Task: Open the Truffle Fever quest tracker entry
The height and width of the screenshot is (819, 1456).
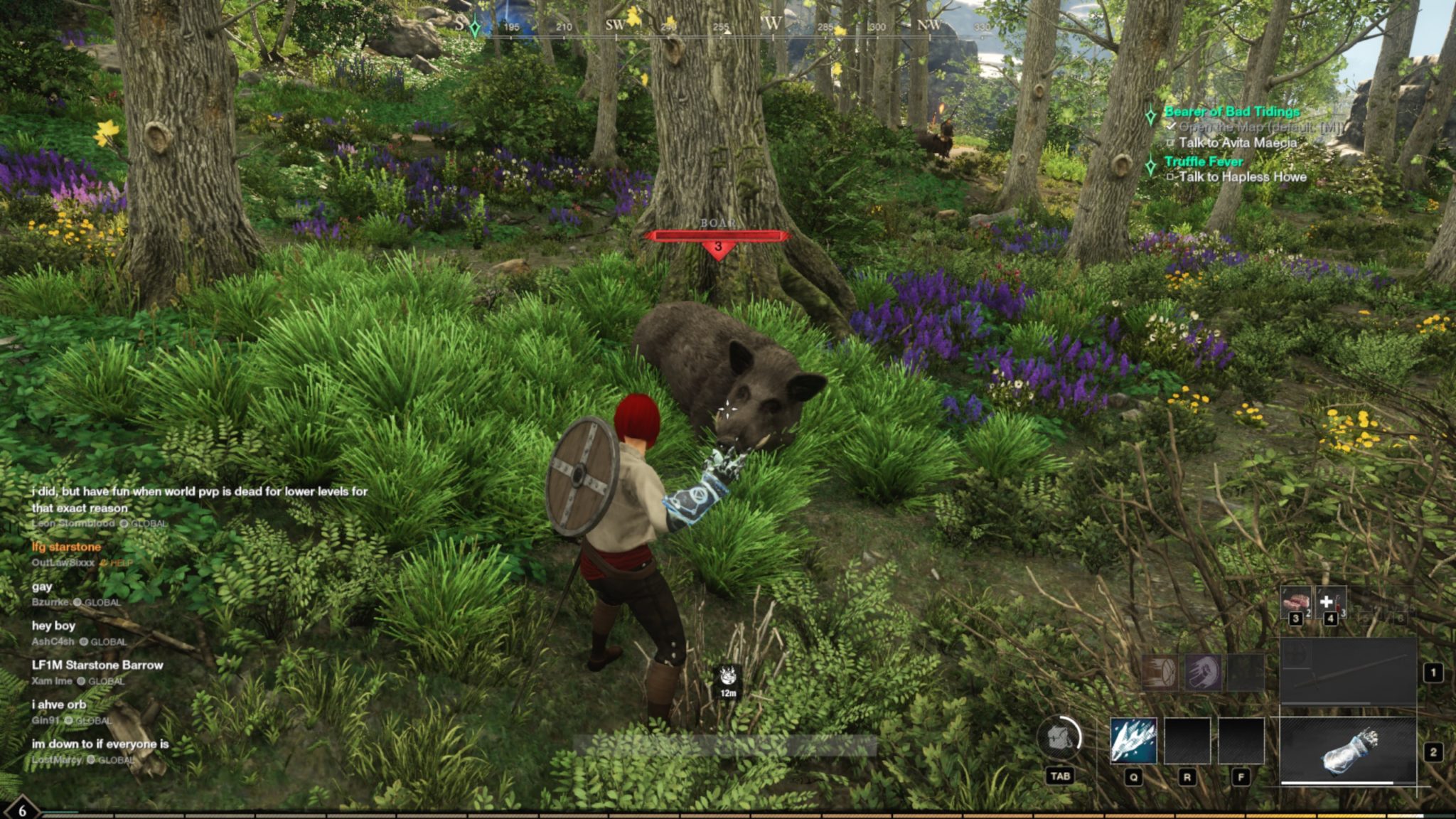Action: click(x=1204, y=161)
